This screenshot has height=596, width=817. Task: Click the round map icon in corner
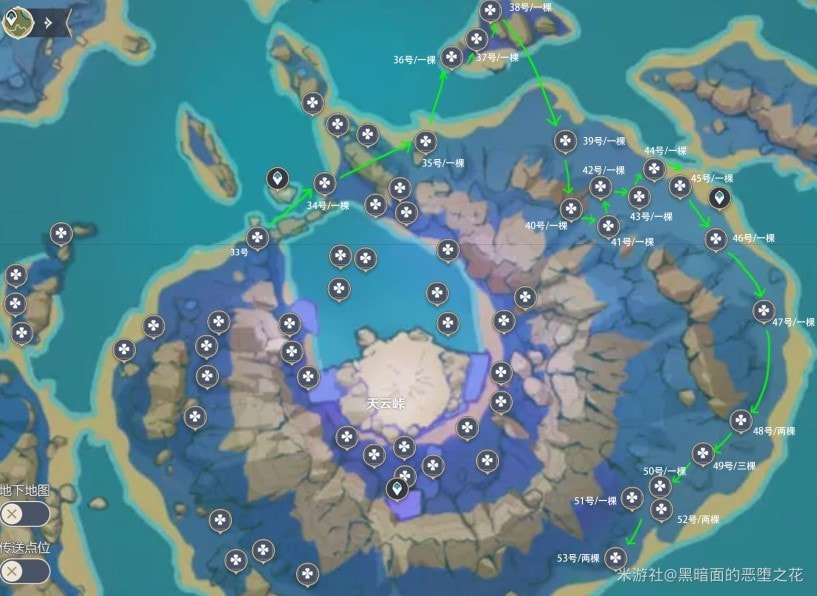[x=16, y=20]
